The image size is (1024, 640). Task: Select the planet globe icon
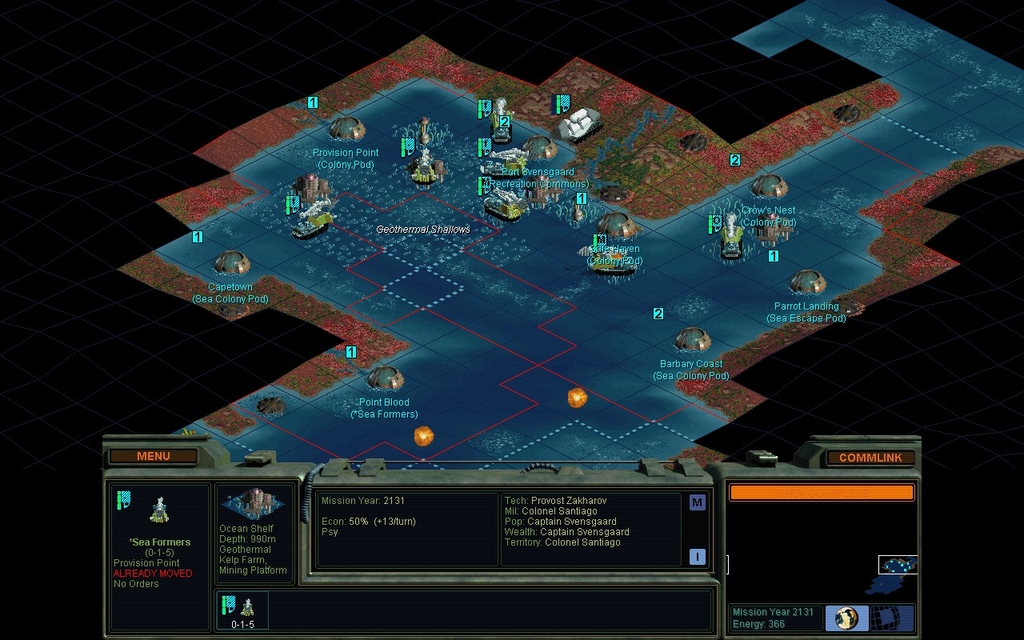(846, 617)
